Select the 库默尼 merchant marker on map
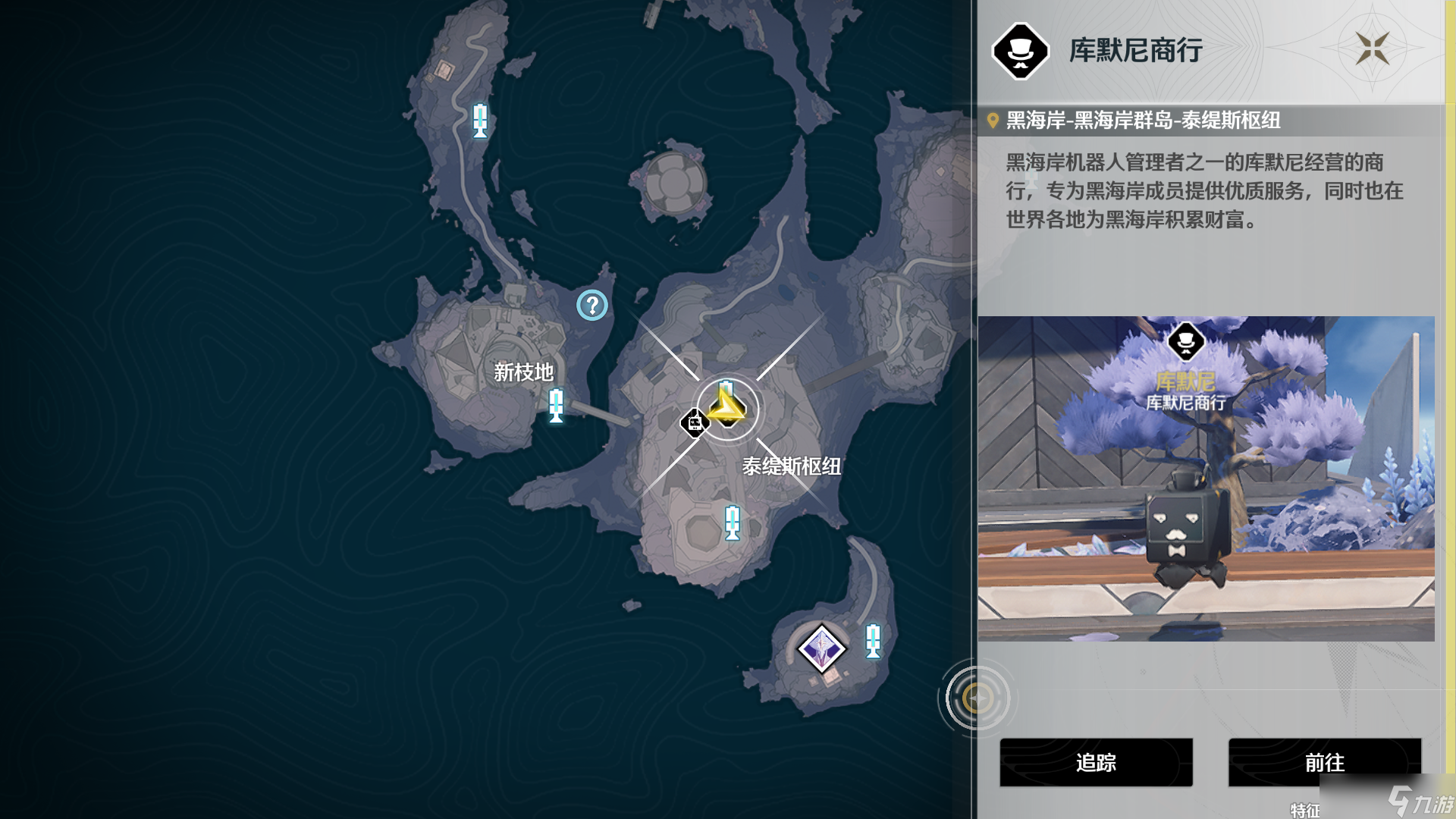Image resolution: width=1456 pixels, height=819 pixels. [x=694, y=422]
